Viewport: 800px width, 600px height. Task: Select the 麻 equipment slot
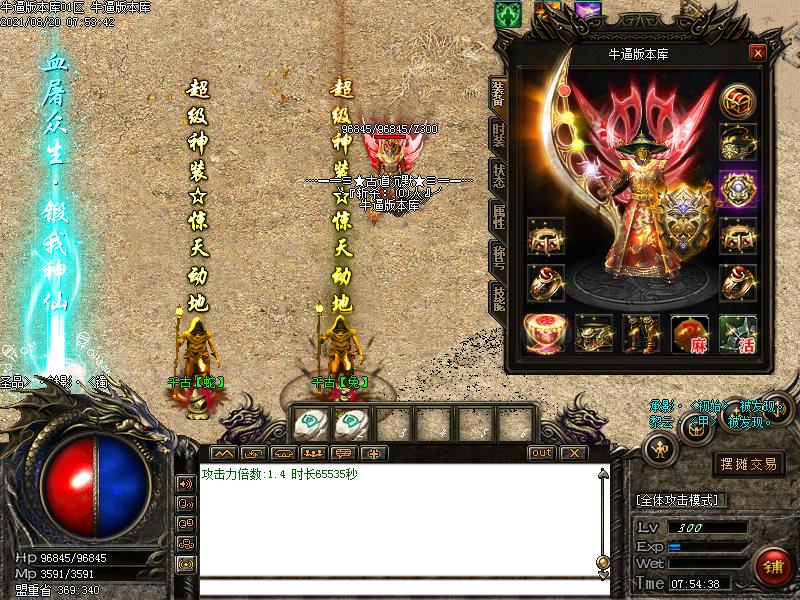690,334
